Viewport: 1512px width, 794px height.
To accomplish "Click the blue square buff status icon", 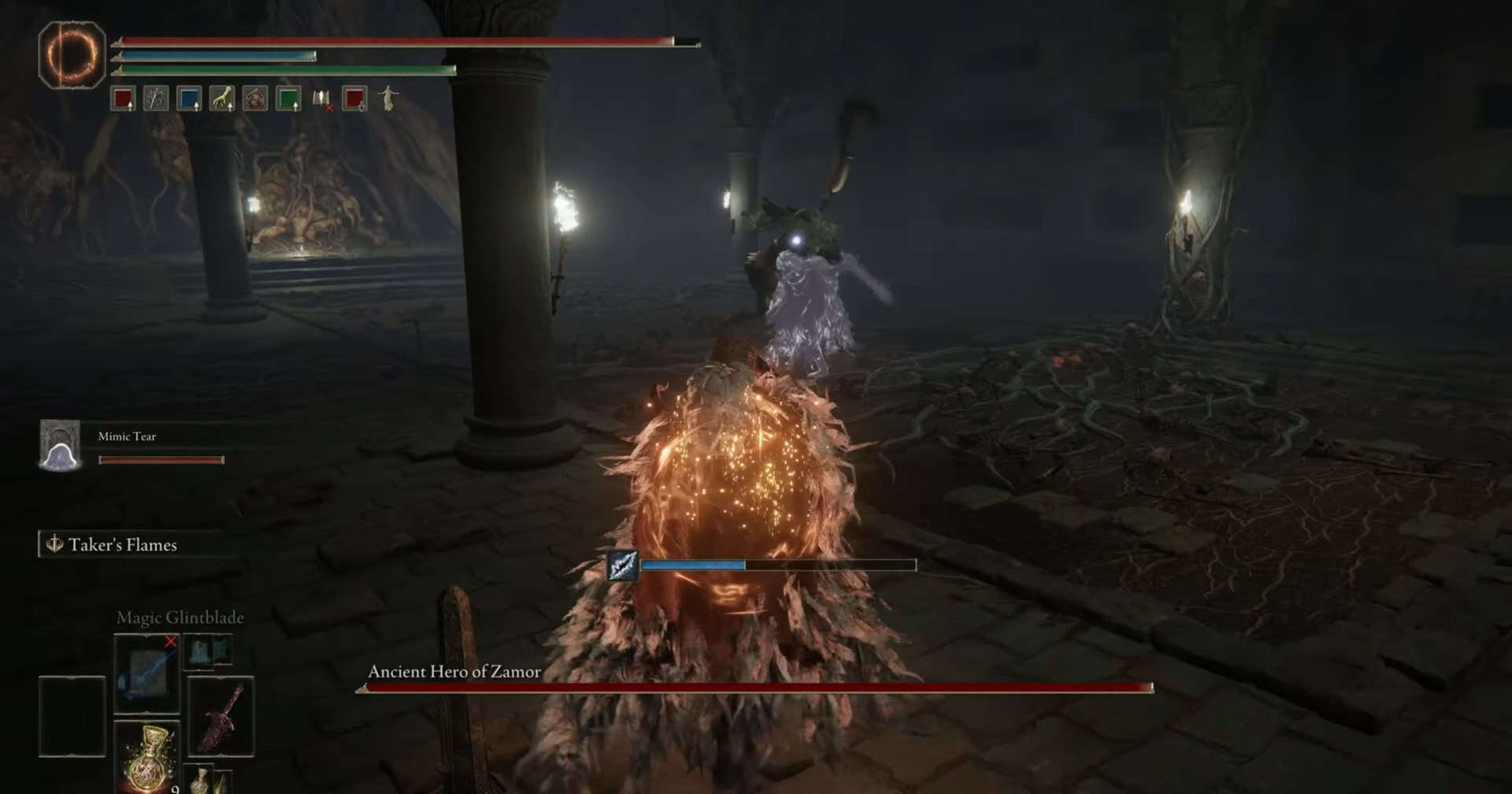I will 189,99.
